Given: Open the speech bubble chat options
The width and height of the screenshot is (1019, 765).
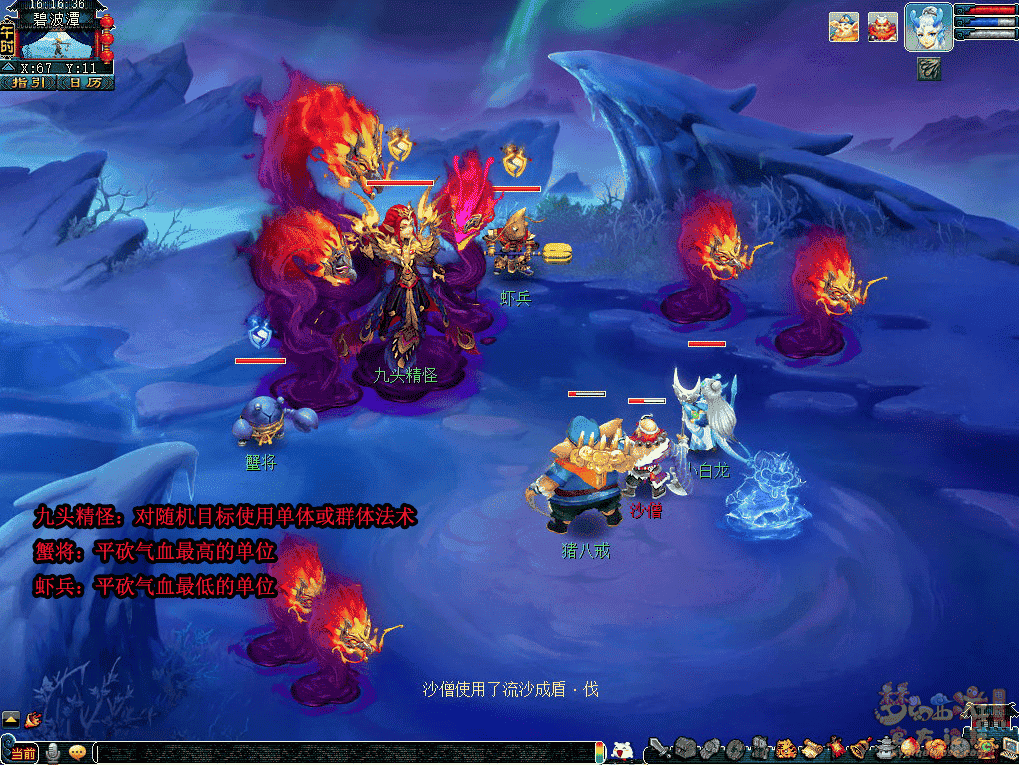Looking at the screenshot, I should (77, 753).
